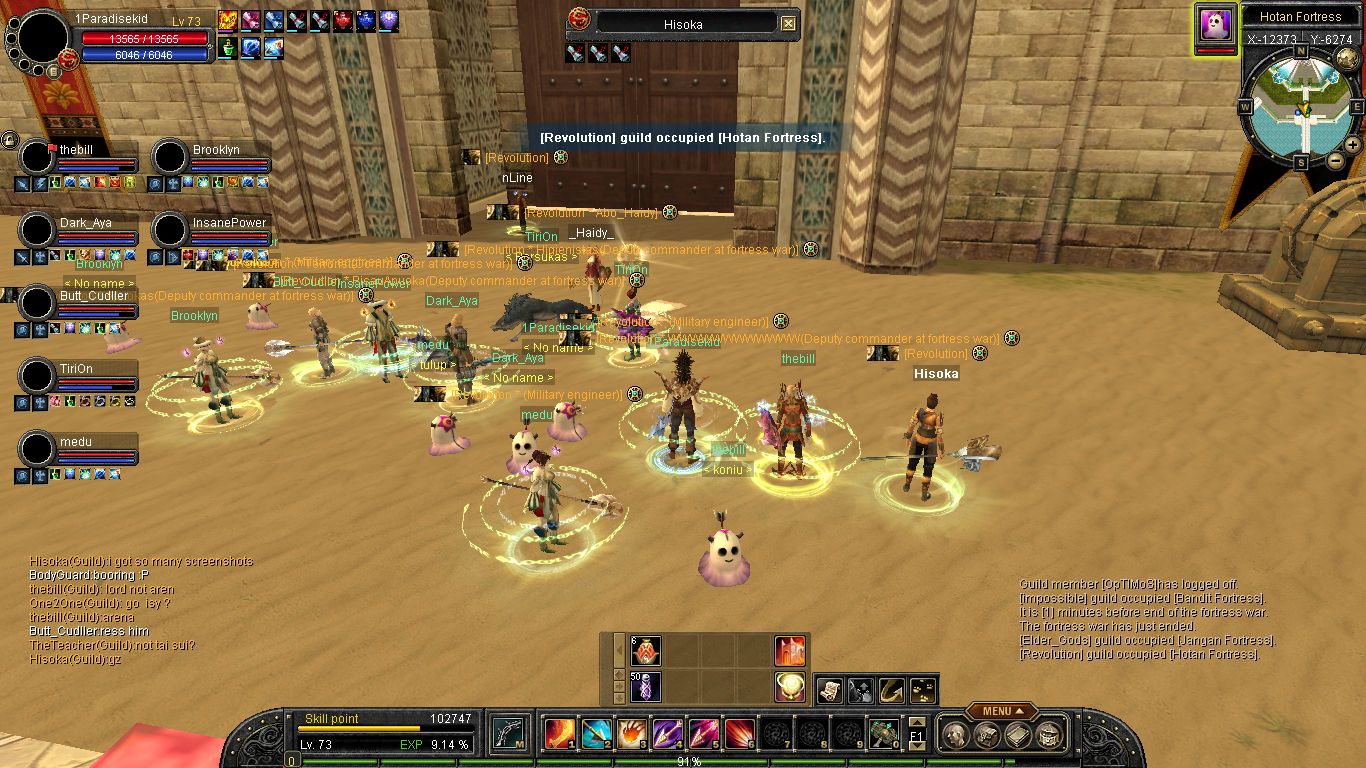Use the item in hotbar slot 0

tap(882, 735)
